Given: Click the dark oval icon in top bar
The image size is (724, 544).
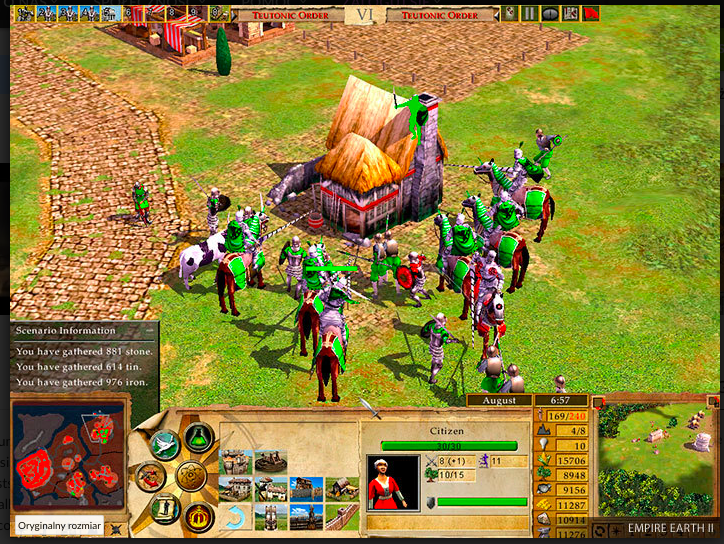Looking at the screenshot, I should point(550,14).
